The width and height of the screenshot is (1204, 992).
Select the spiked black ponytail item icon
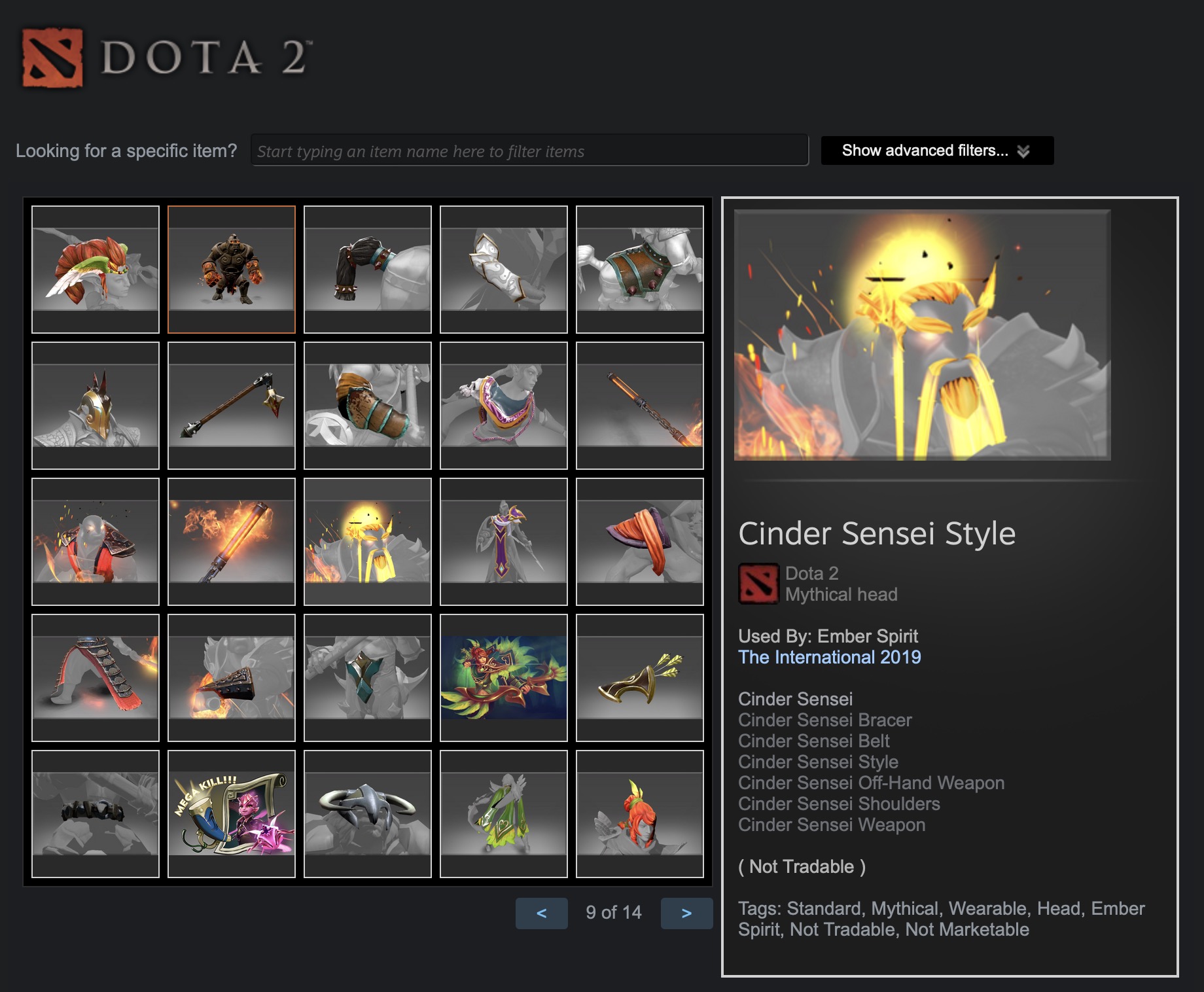point(367,268)
